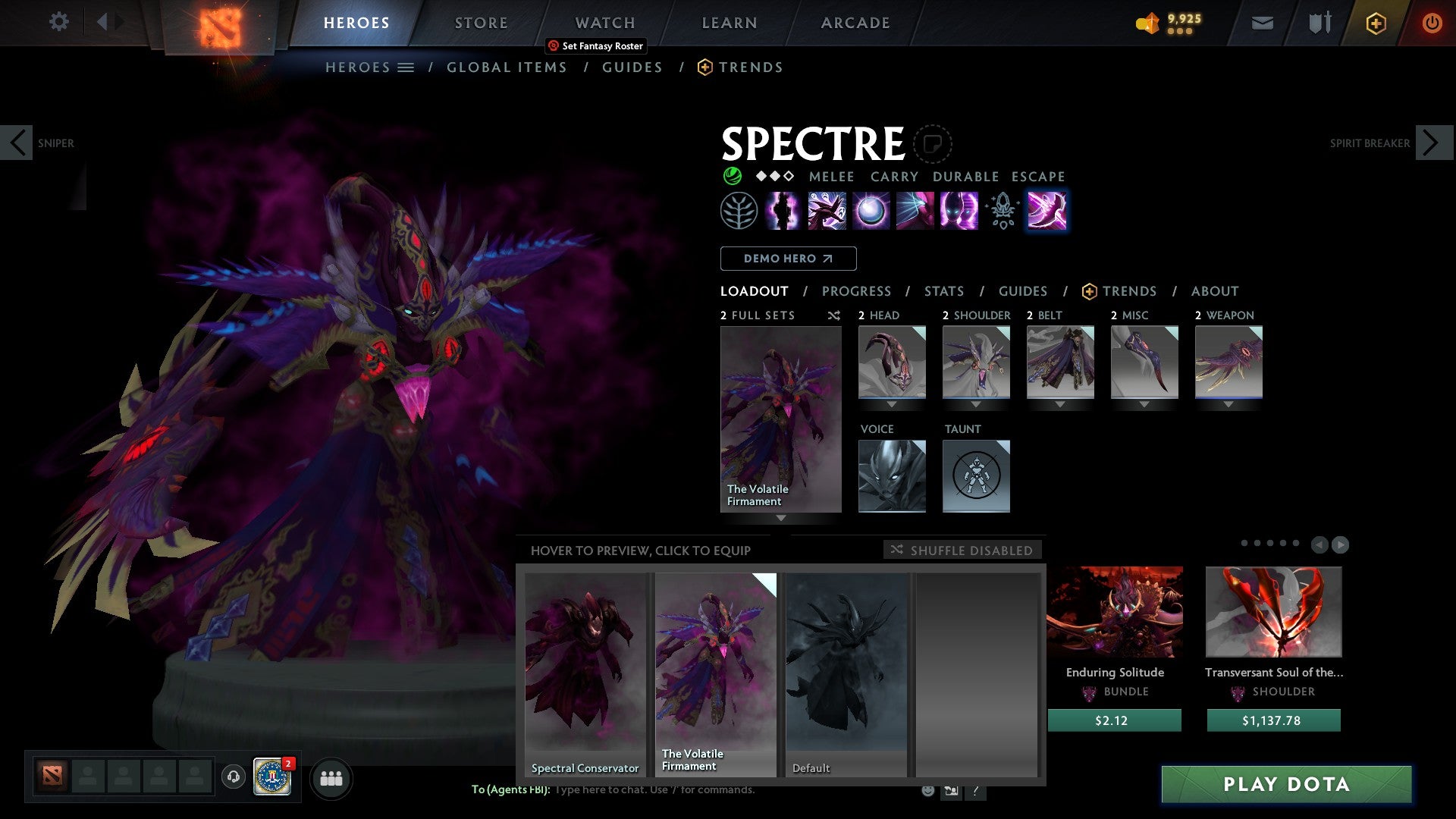
Task: Click the arrow below The Volatile Firmament set
Action: 780,517
